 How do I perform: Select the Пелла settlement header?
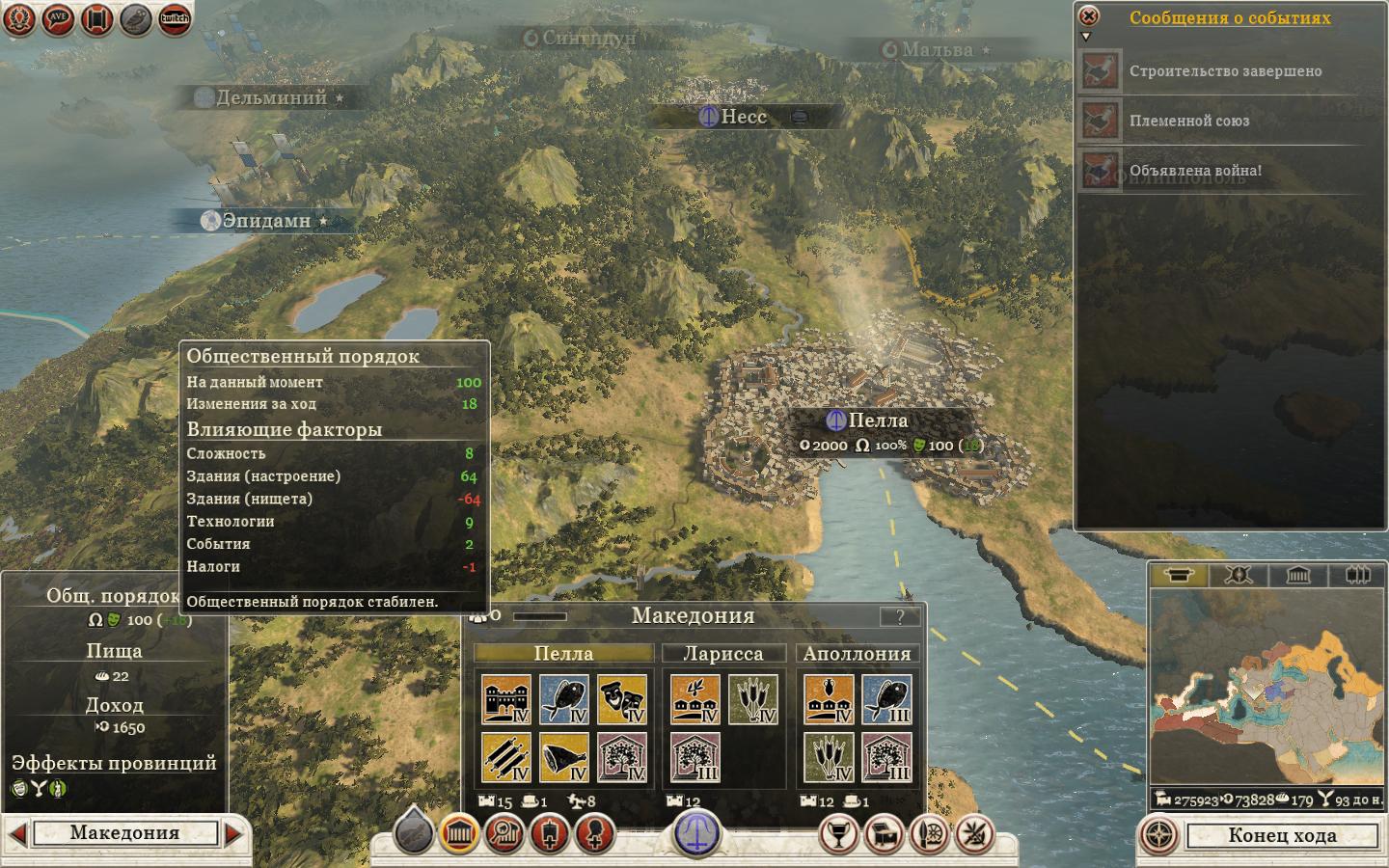coord(563,654)
